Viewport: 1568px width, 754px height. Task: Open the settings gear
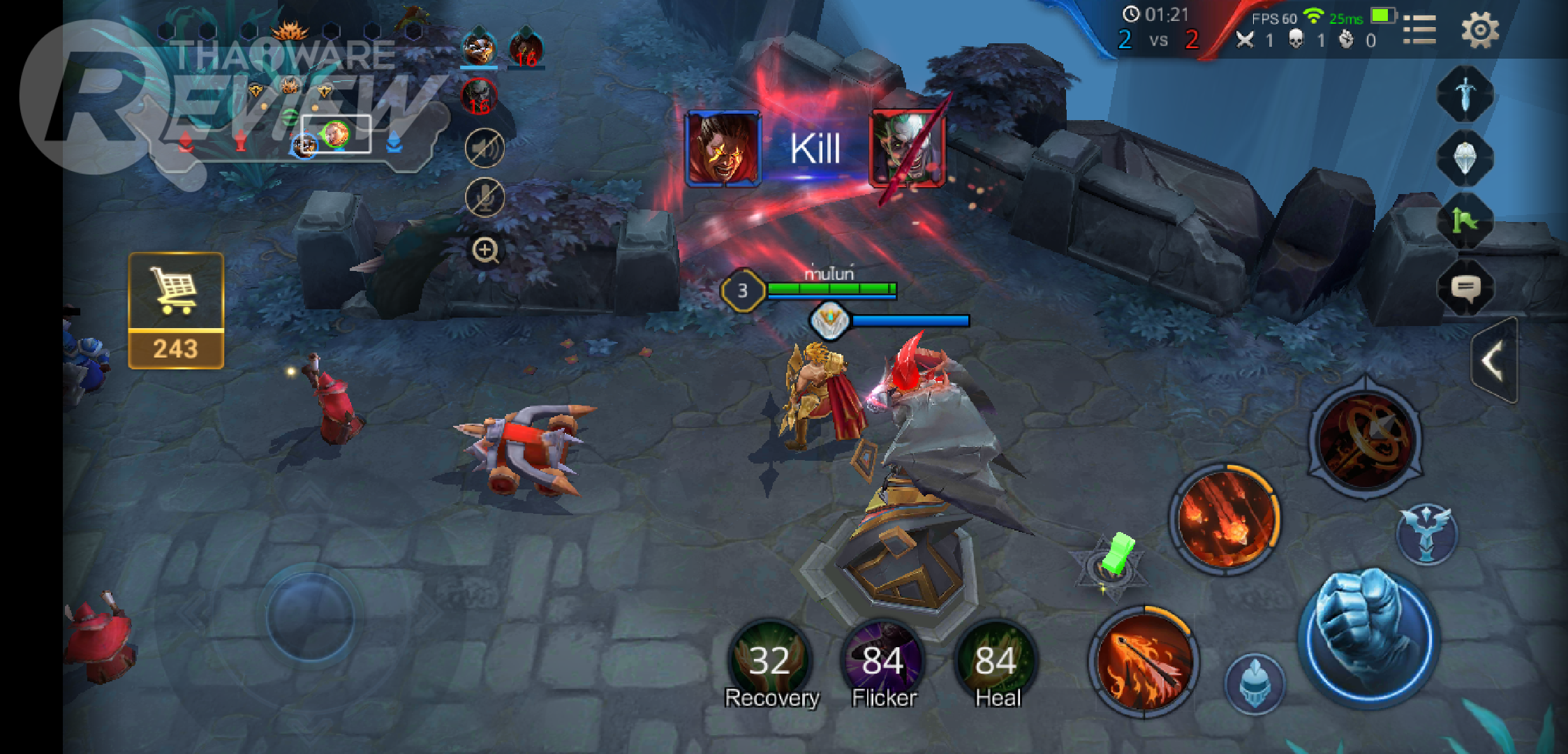[1479, 30]
